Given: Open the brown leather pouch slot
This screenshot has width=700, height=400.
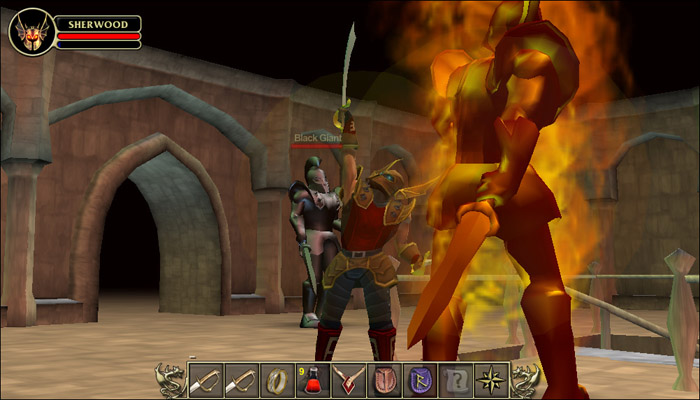Looking at the screenshot, I should [385, 380].
